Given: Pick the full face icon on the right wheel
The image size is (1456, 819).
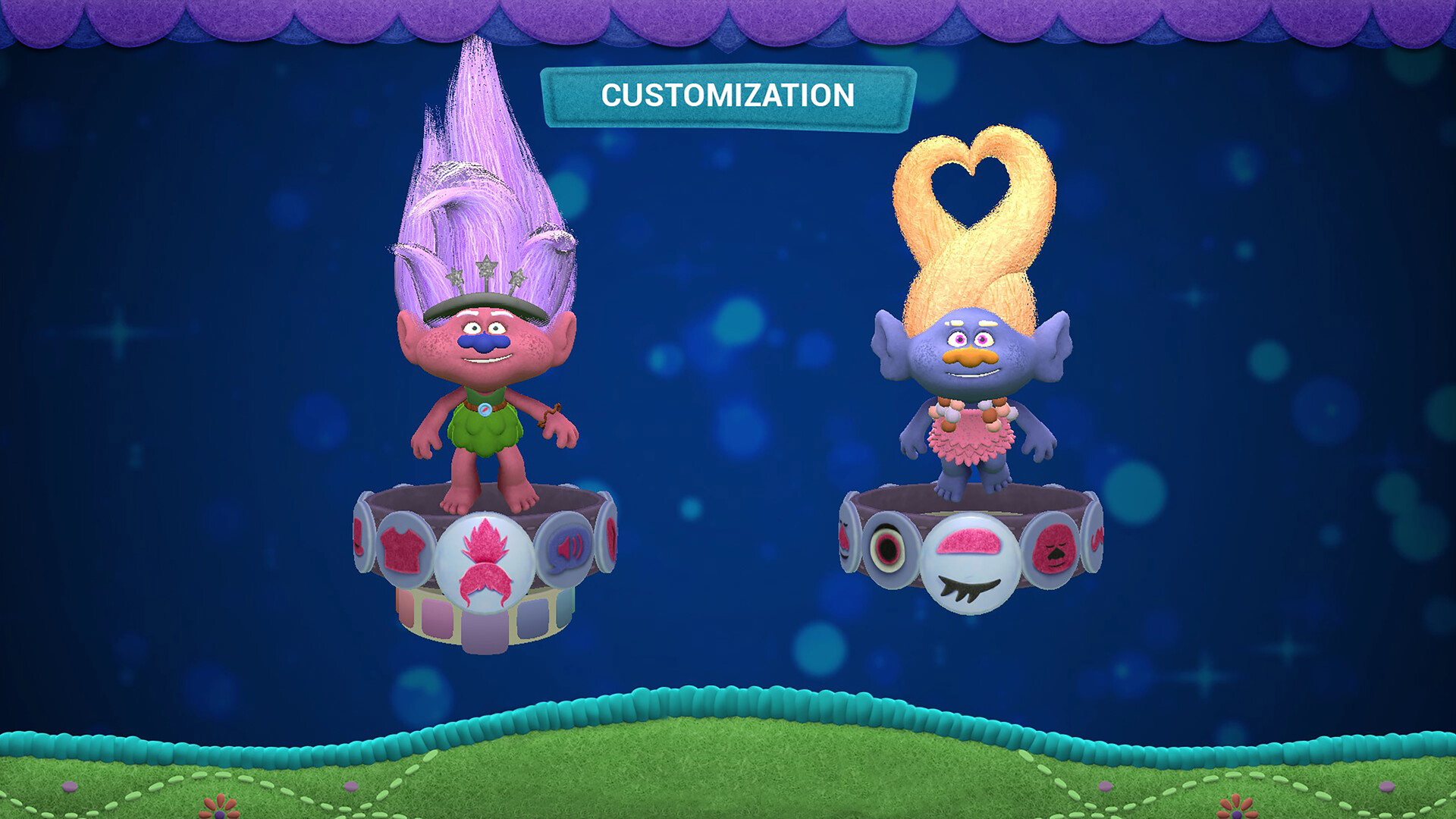Looking at the screenshot, I should click(x=1056, y=549).
